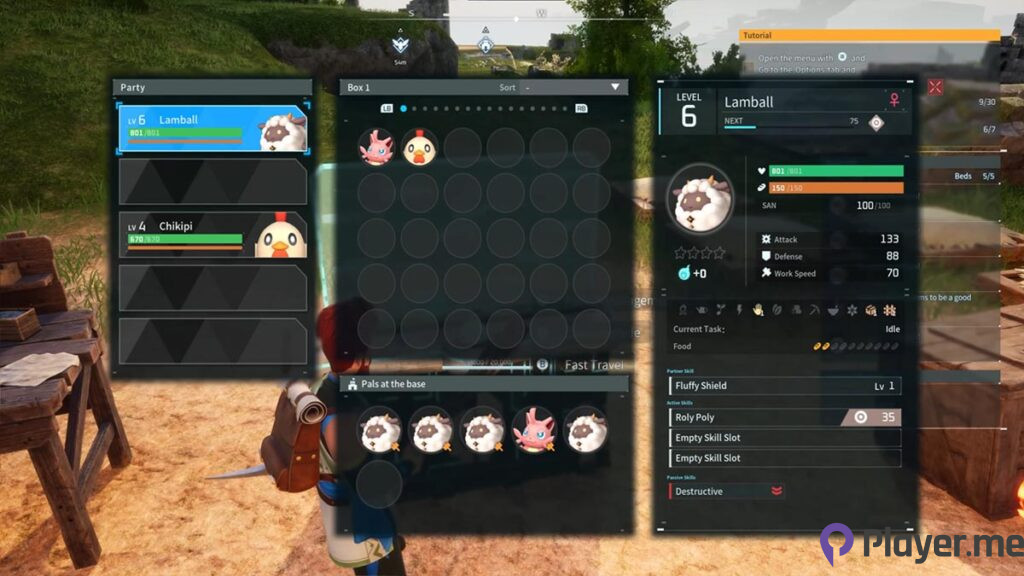Click the Destructive passive skill

pos(727,491)
